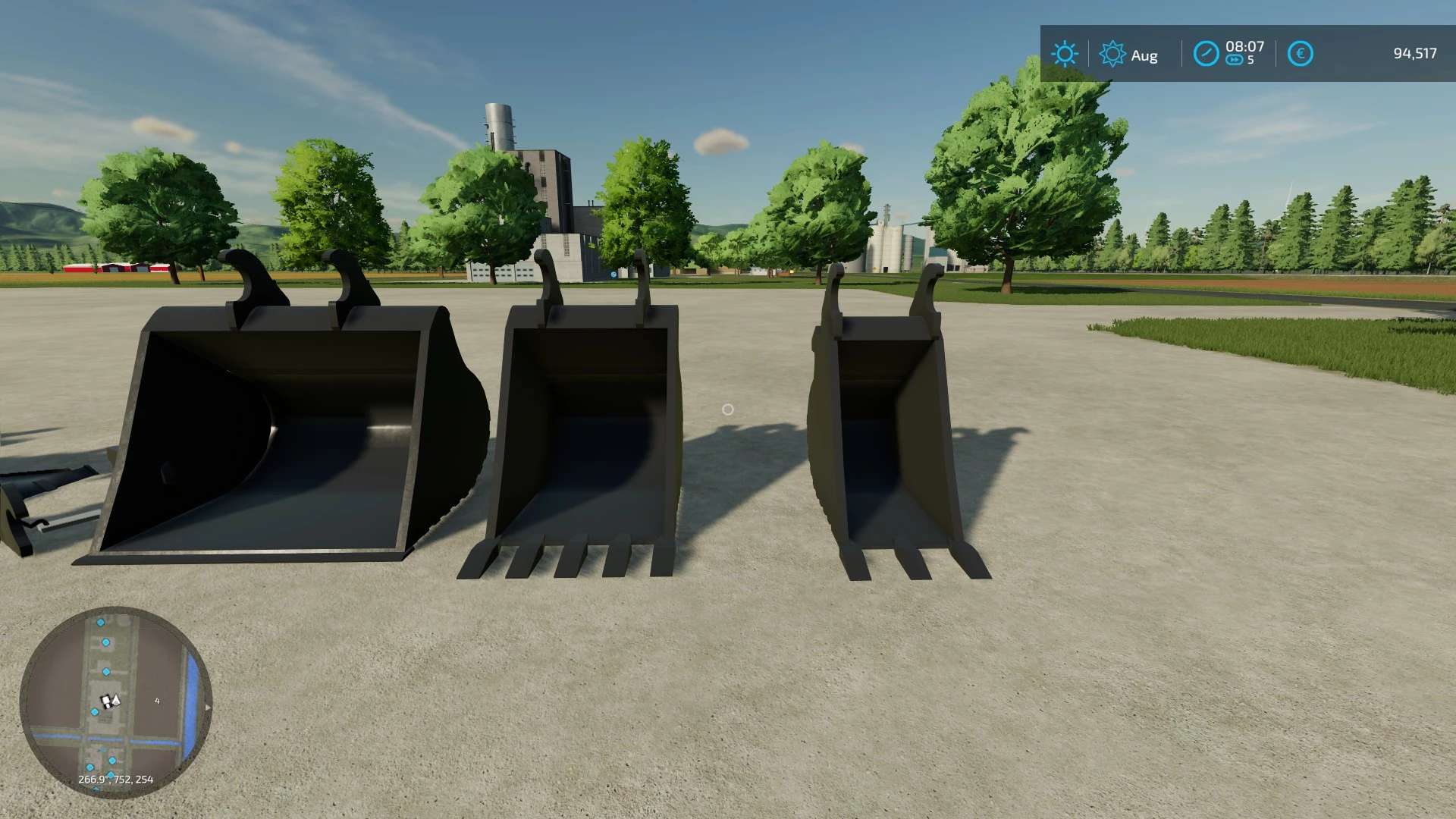
Task: Open month selection on Aug label
Action: tap(1144, 55)
